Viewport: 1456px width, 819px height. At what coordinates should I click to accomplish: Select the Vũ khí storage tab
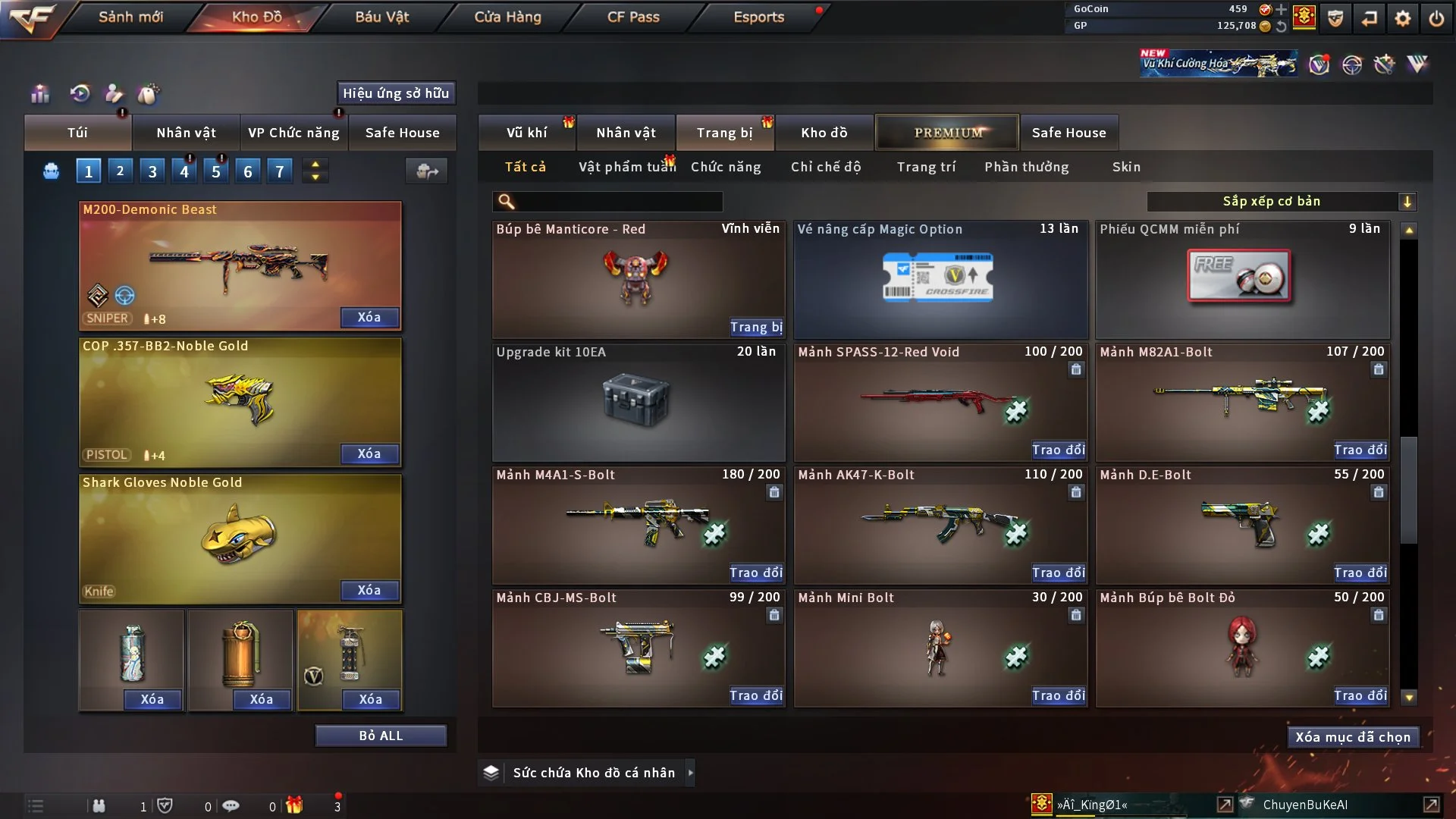click(x=526, y=133)
